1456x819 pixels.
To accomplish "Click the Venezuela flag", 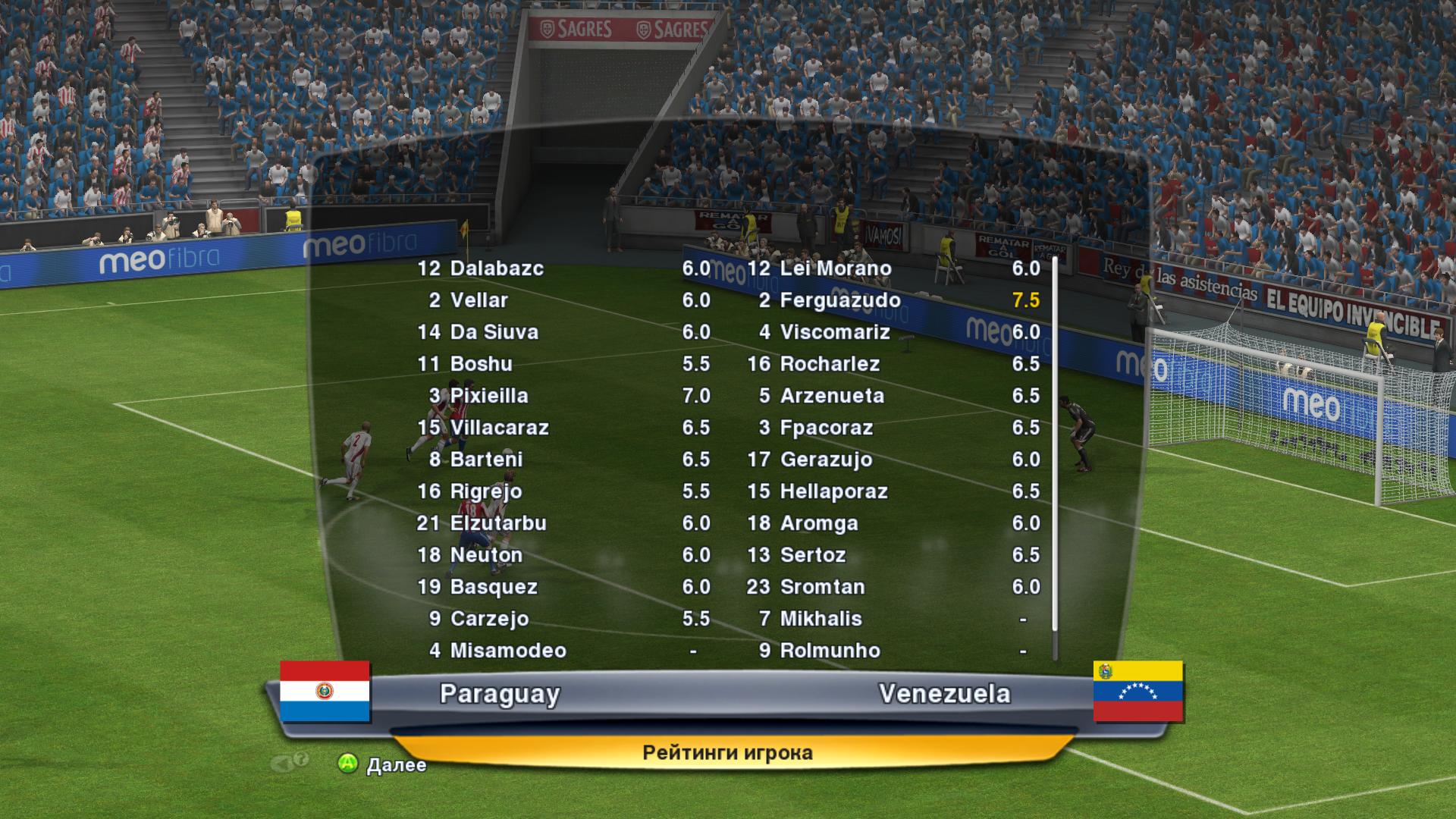I will click(1137, 691).
